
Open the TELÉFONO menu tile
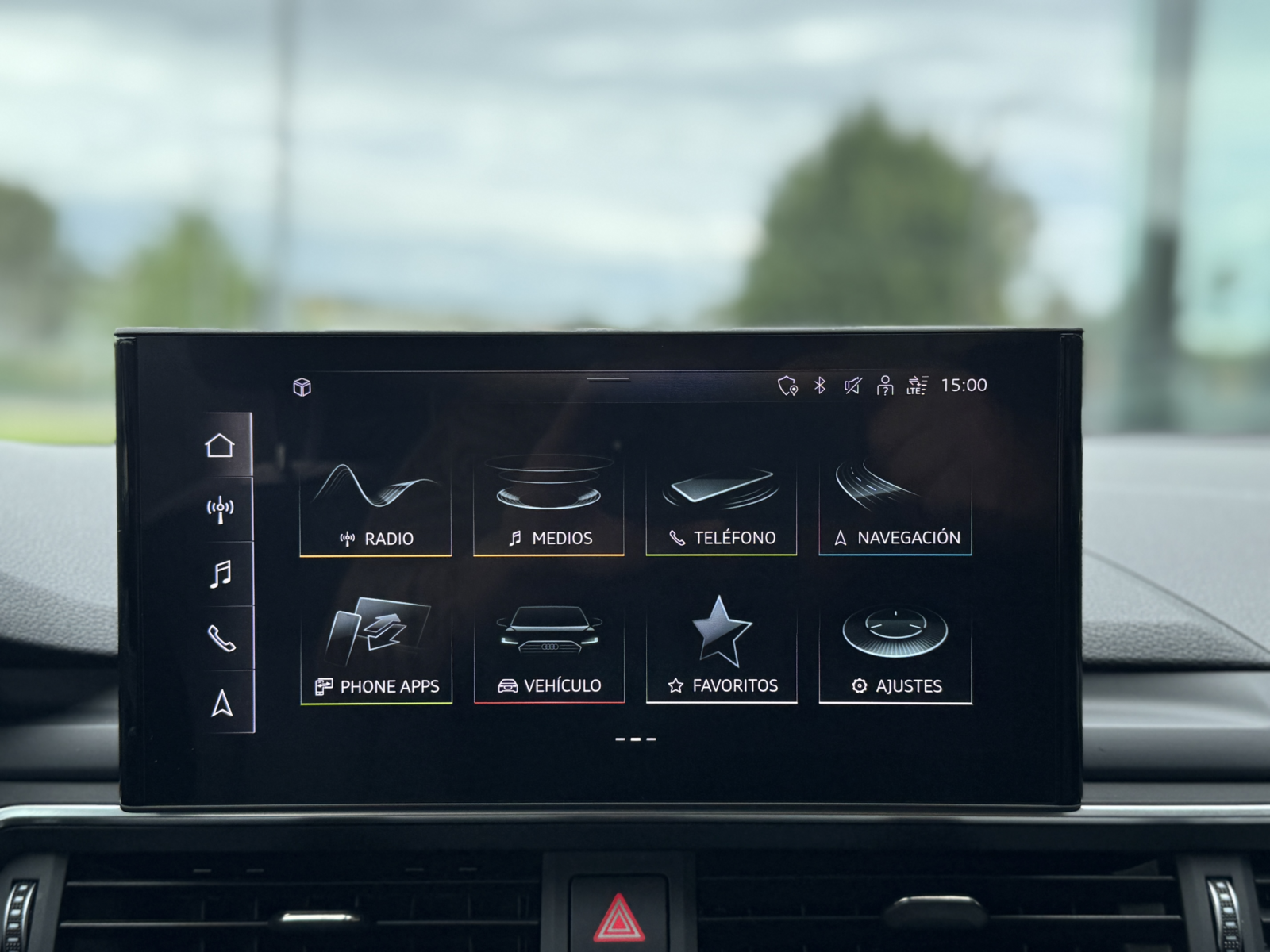(x=721, y=505)
